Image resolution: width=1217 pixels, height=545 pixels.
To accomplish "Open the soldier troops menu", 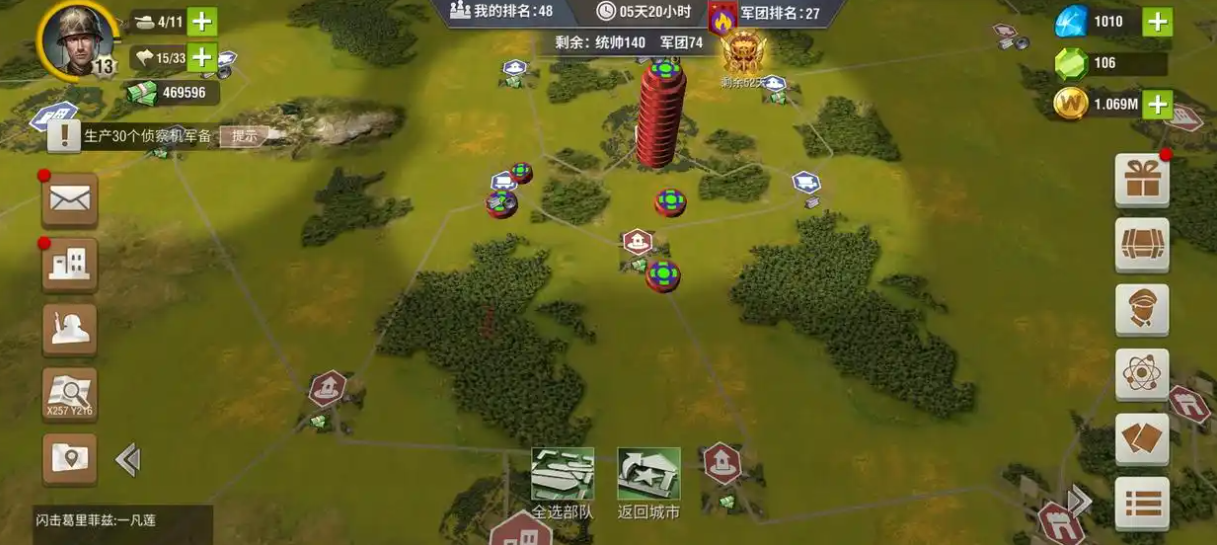I will pyautogui.click(x=69, y=329).
